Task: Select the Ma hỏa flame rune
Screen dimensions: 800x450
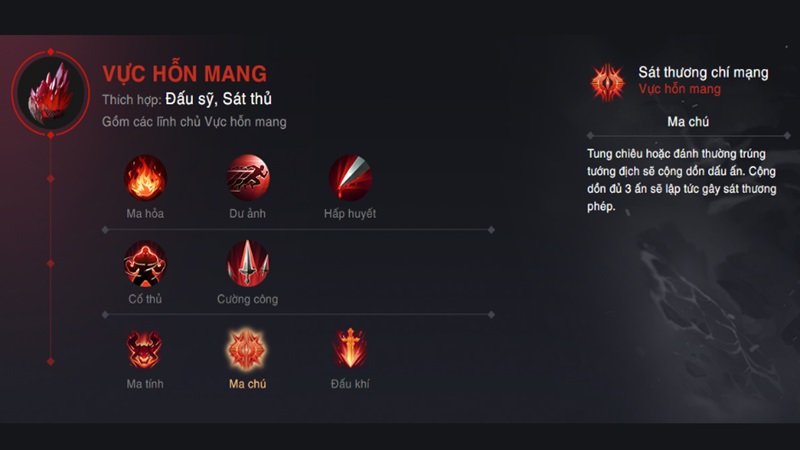Action: click(145, 178)
